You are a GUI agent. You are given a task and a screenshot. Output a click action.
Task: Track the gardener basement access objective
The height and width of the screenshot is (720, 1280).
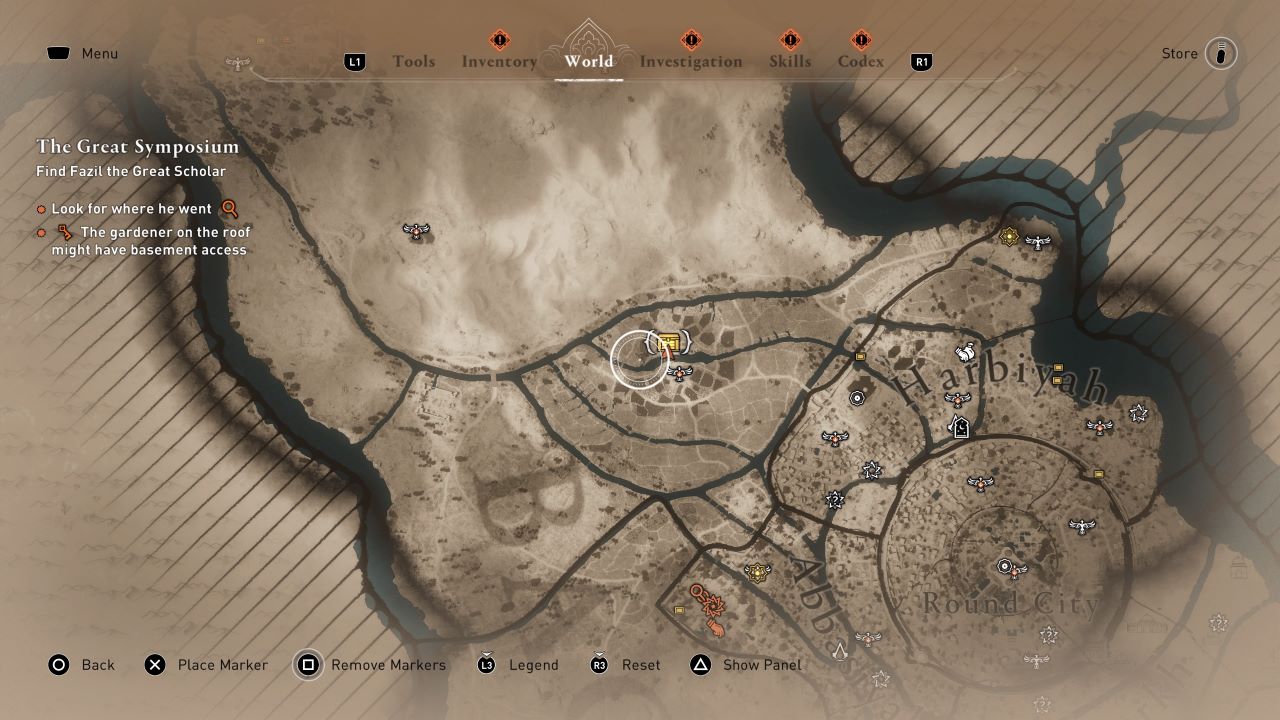point(150,240)
